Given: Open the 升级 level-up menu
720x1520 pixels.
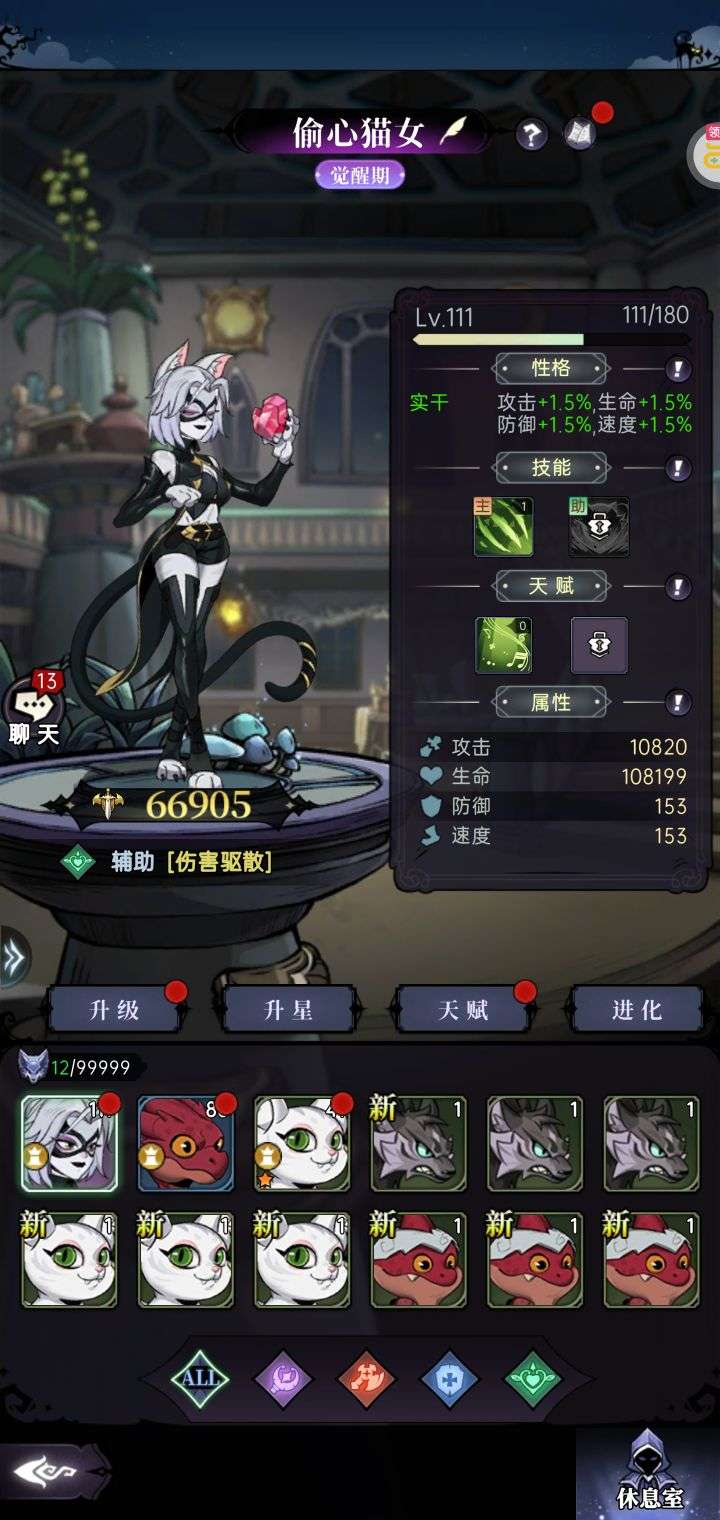Looking at the screenshot, I should click(x=114, y=1010).
